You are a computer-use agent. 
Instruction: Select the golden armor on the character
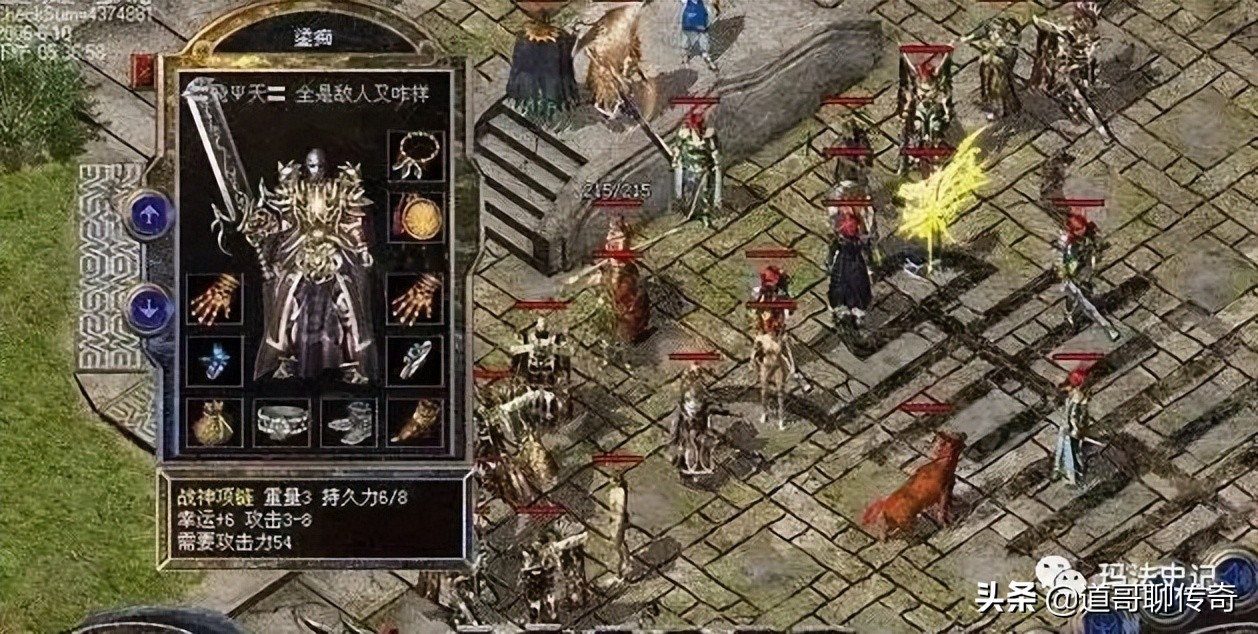(315, 260)
